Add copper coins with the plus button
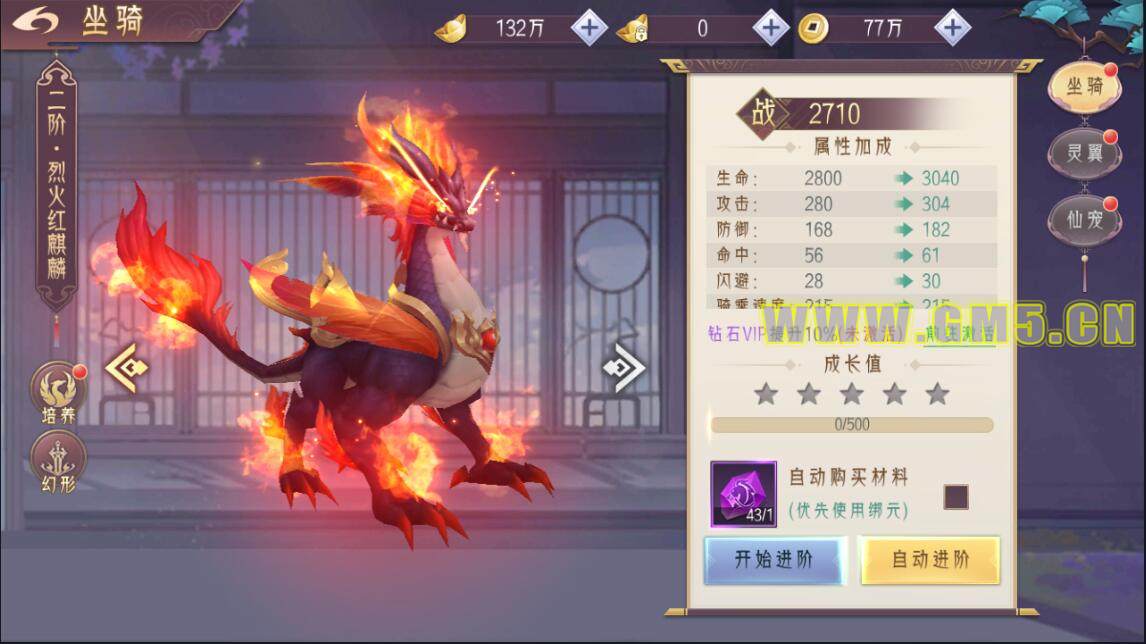This screenshot has width=1146, height=644. [x=952, y=28]
